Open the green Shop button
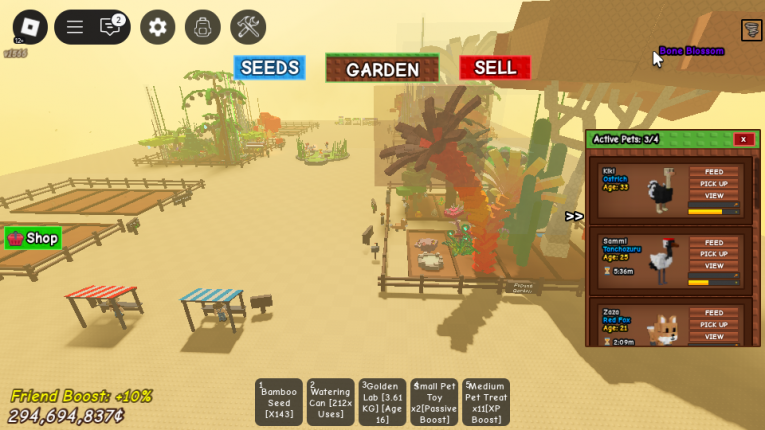Viewport: 765px width, 430px height. (33, 238)
